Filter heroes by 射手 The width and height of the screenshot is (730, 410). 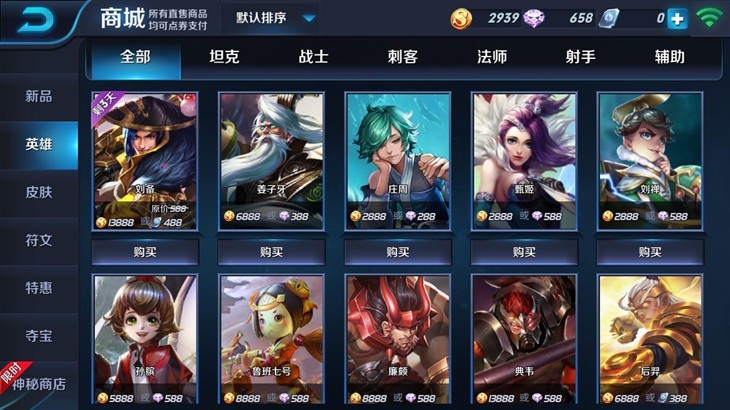(580, 57)
